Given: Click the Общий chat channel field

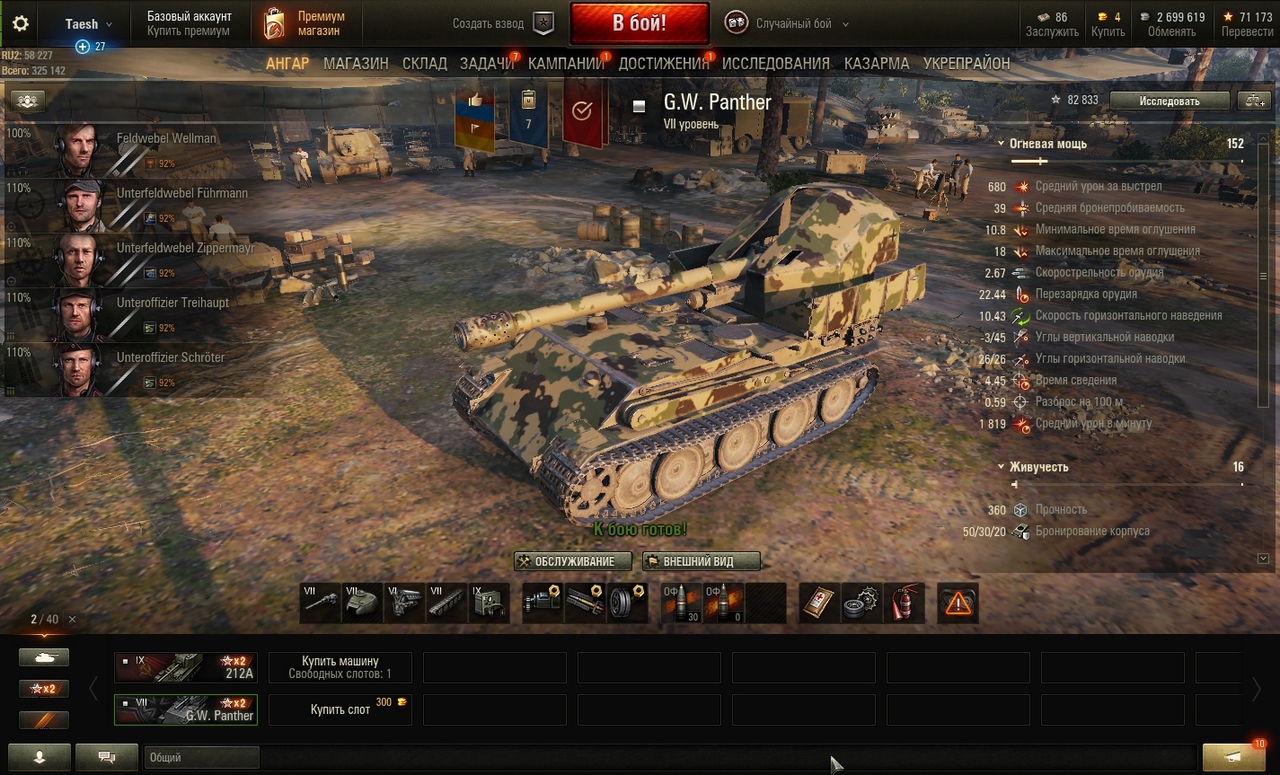Looking at the screenshot, I should point(201,758).
